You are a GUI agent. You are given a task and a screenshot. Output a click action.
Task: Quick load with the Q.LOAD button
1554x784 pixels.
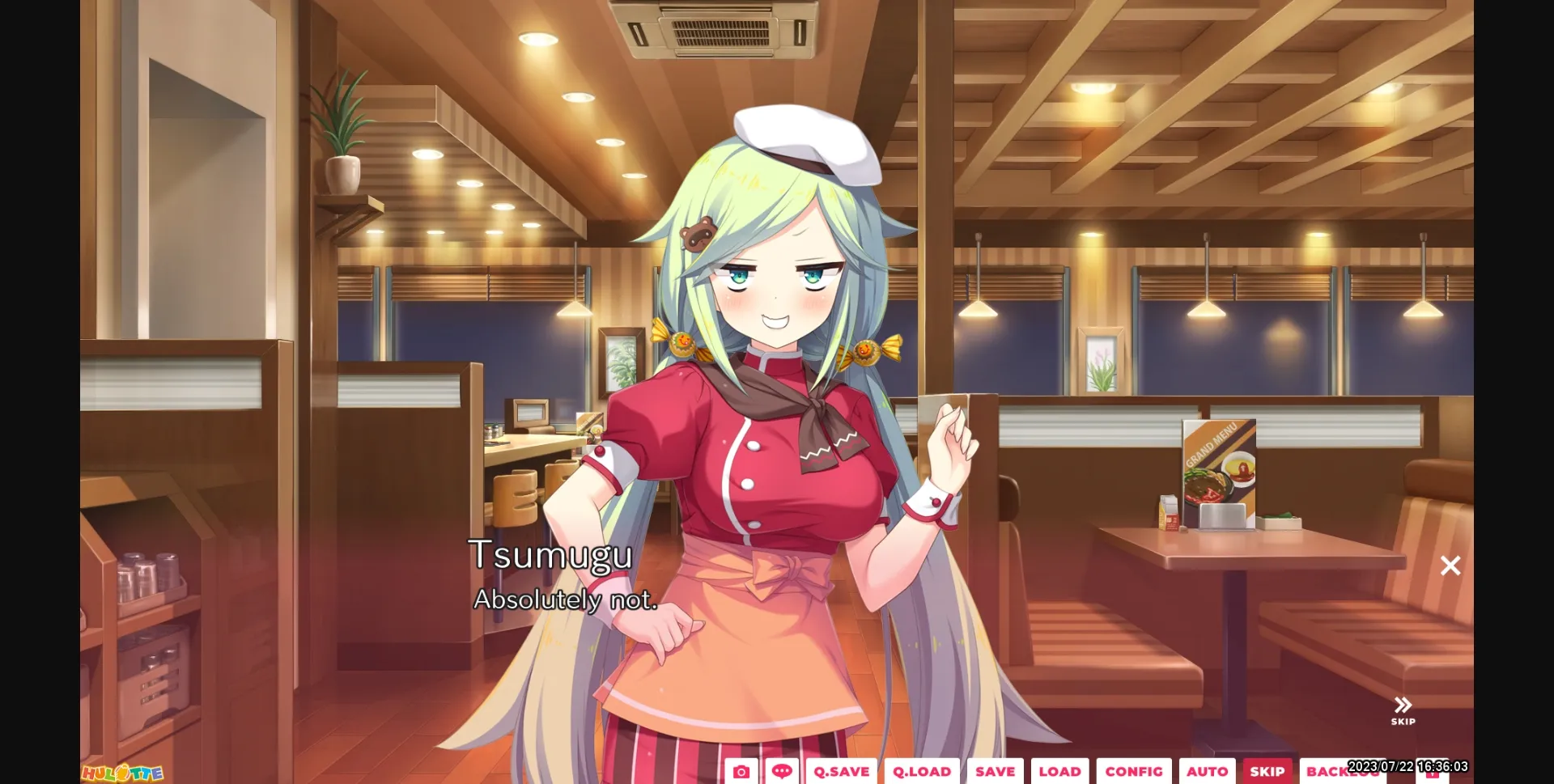point(921,771)
